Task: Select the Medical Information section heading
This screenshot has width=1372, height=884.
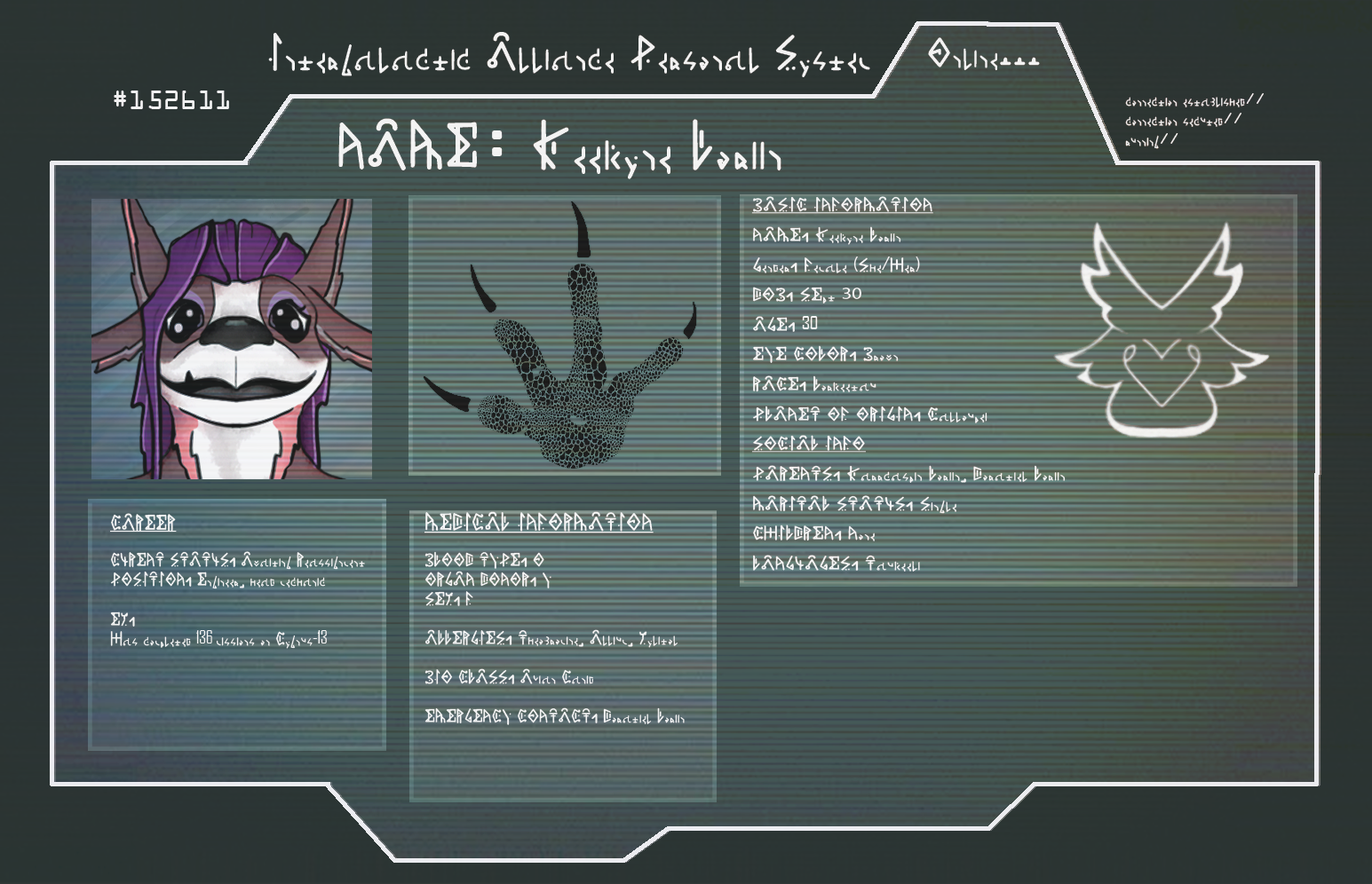Action: 538,523
